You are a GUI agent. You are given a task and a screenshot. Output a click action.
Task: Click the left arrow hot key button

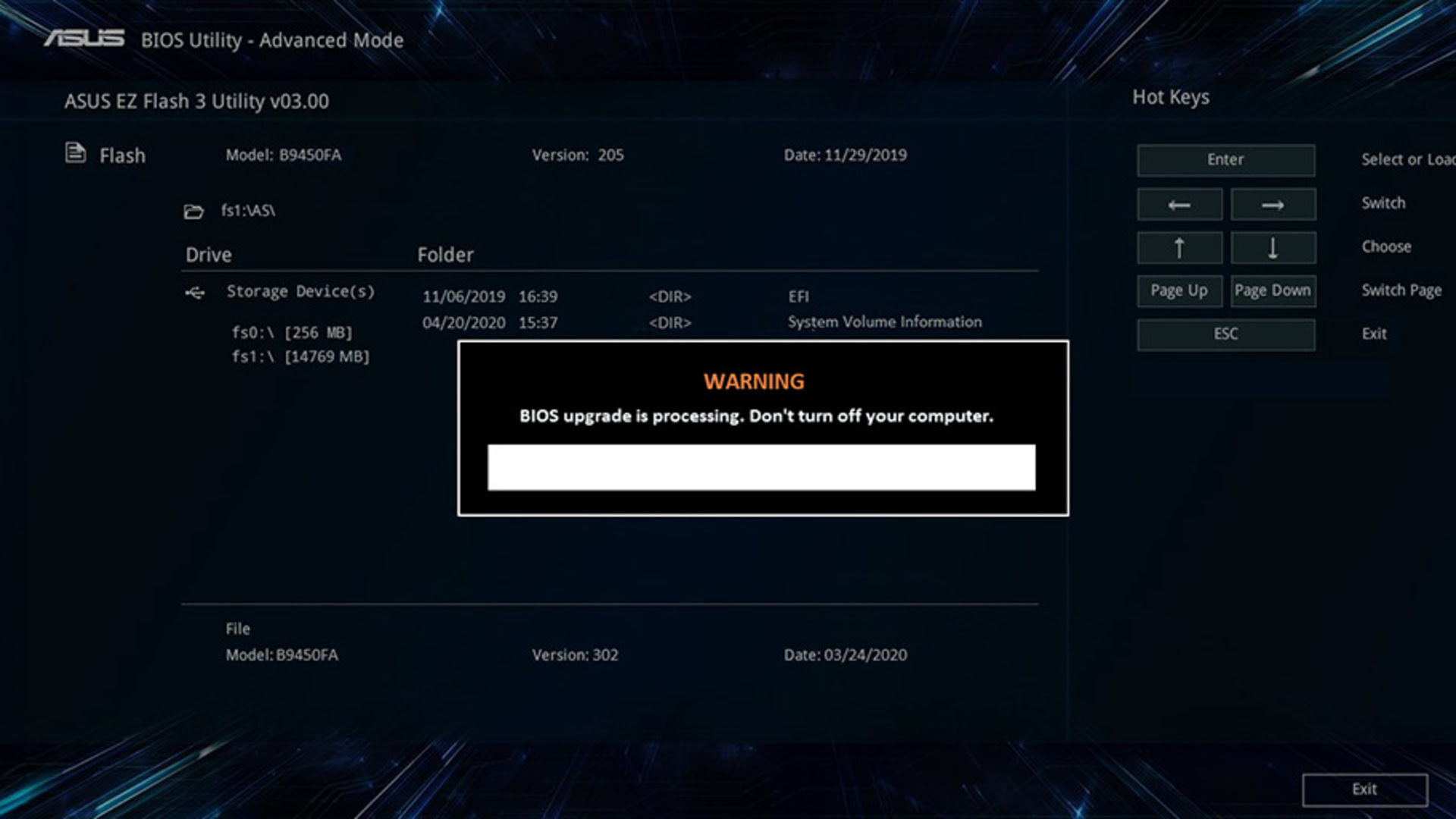click(x=1179, y=205)
